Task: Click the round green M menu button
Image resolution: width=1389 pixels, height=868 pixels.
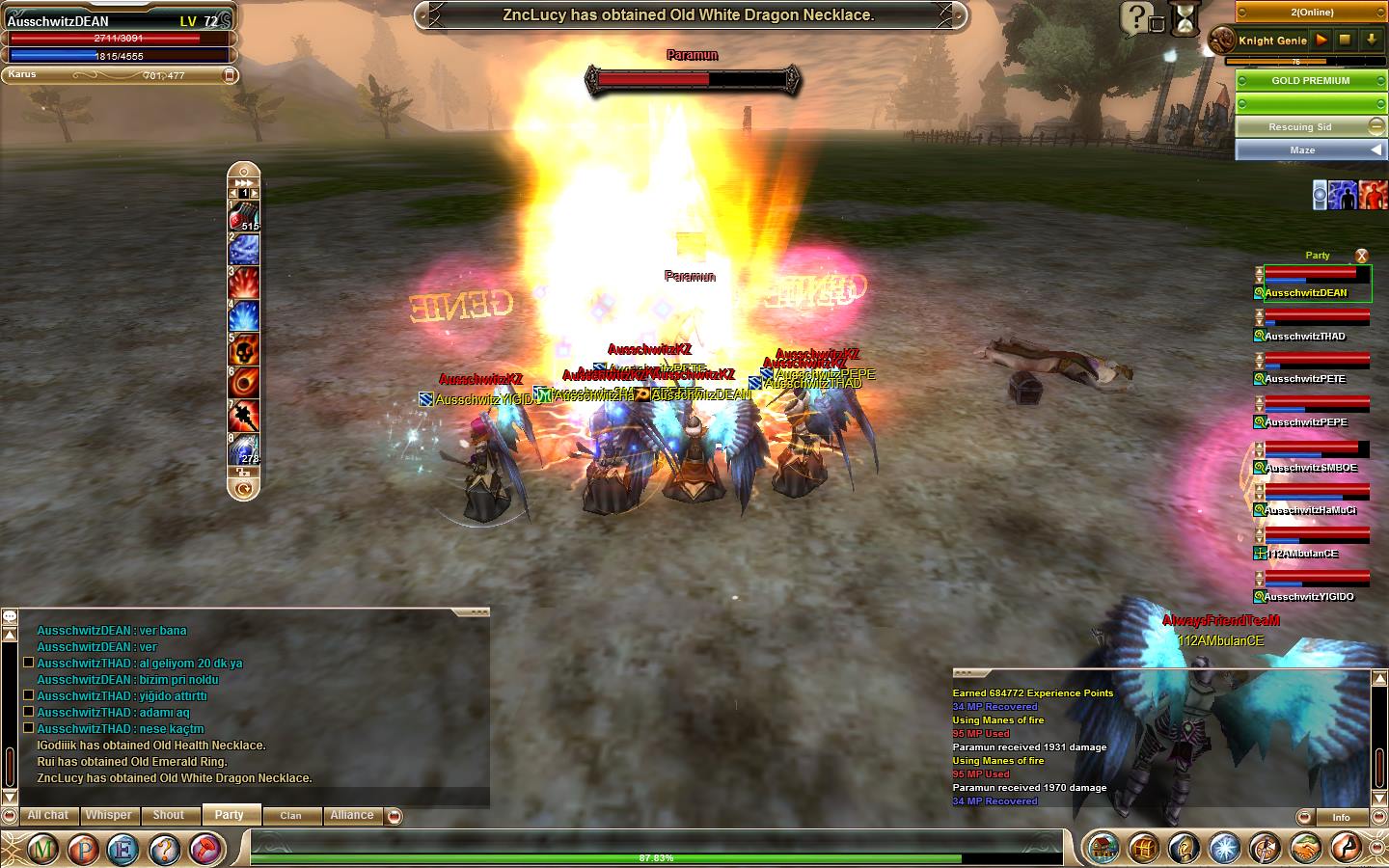Action: (x=42, y=850)
